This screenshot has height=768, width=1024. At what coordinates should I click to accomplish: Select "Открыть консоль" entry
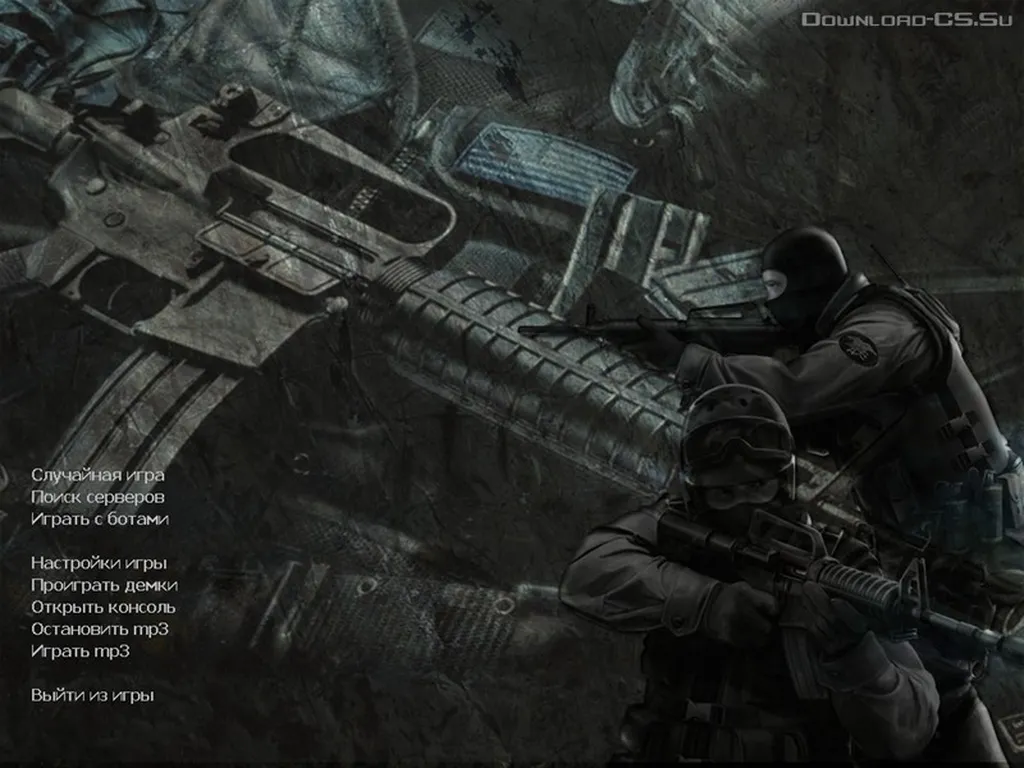[x=103, y=607]
